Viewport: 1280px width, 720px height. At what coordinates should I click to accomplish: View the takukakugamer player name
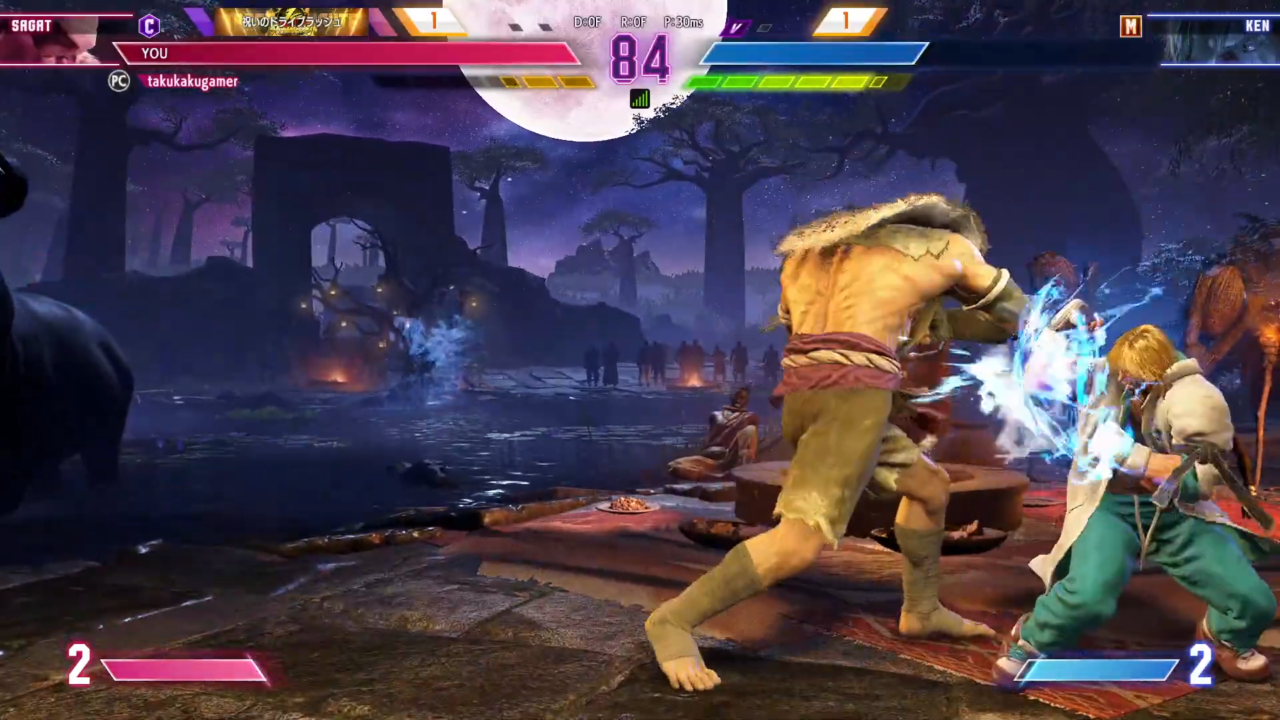pyautogui.click(x=192, y=81)
